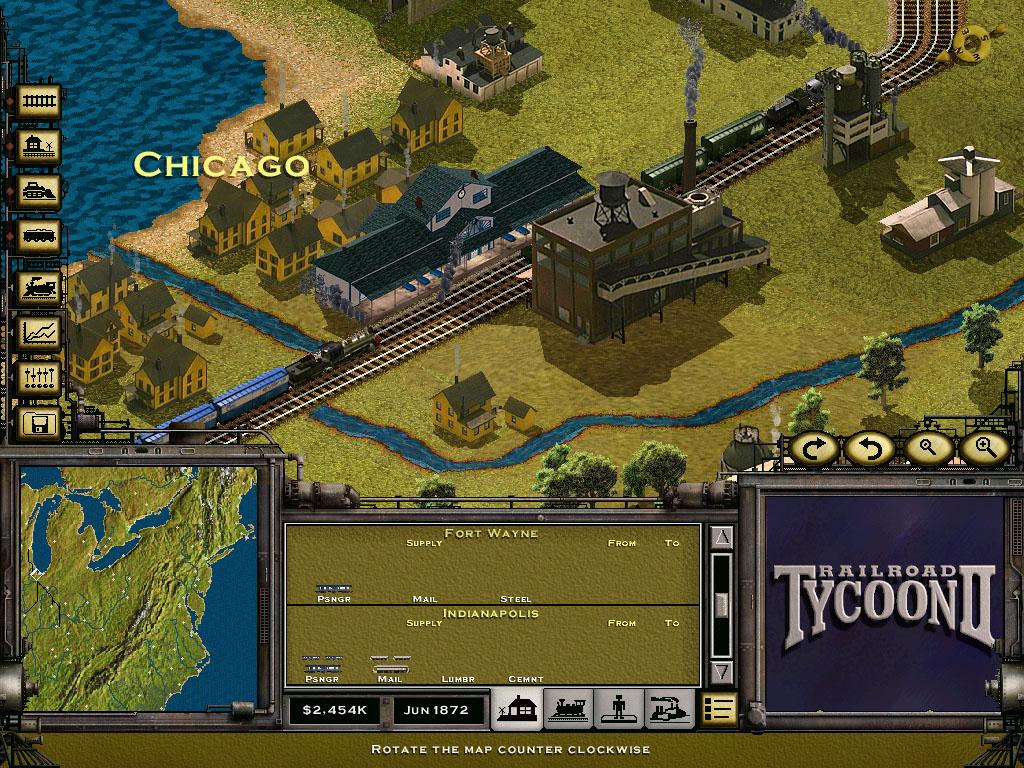Zoom in with the plus magnifier
Image resolution: width=1024 pixels, height=768 pixels.
[981, 449]
